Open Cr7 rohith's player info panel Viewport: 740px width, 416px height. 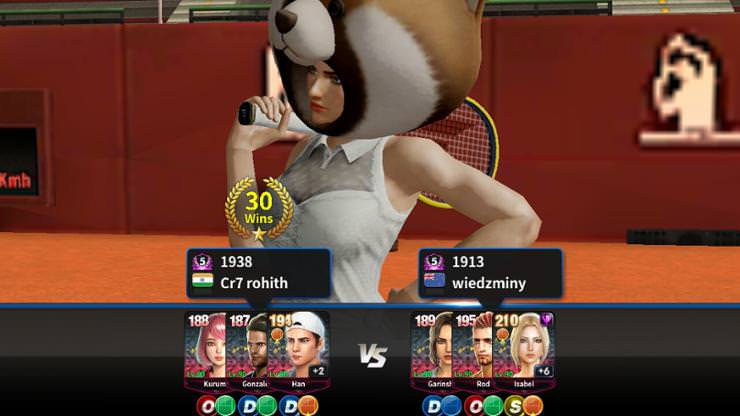tap(258, 273)
